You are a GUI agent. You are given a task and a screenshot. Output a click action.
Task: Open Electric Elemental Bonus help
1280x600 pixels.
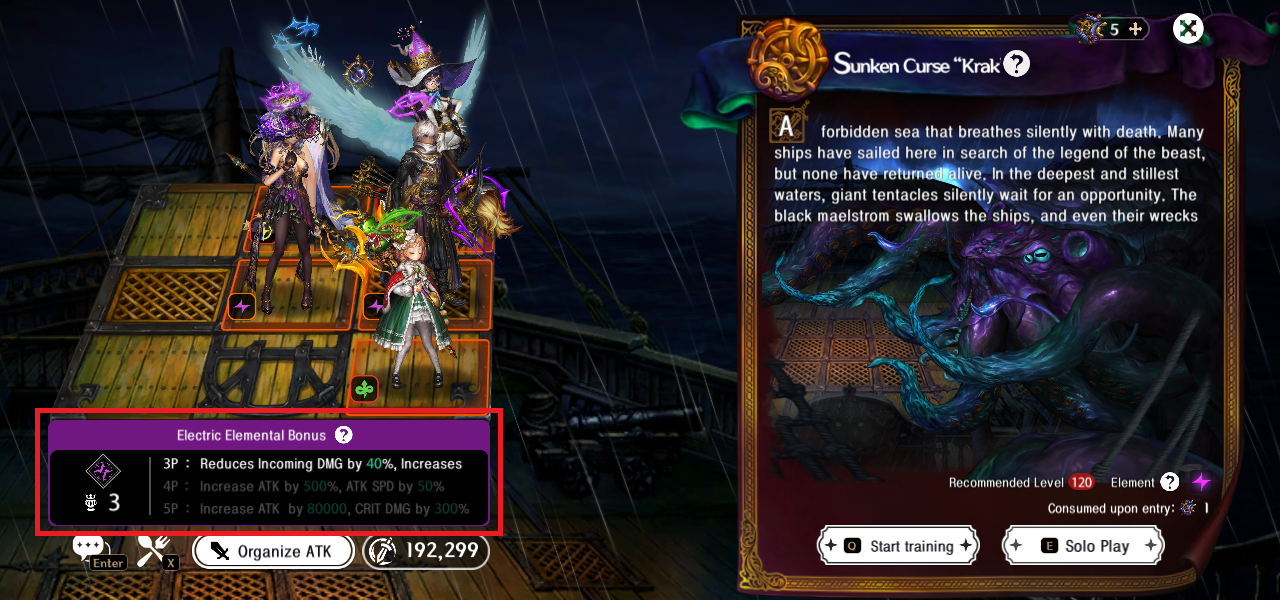pyautogui.click(x=343, y=435)
